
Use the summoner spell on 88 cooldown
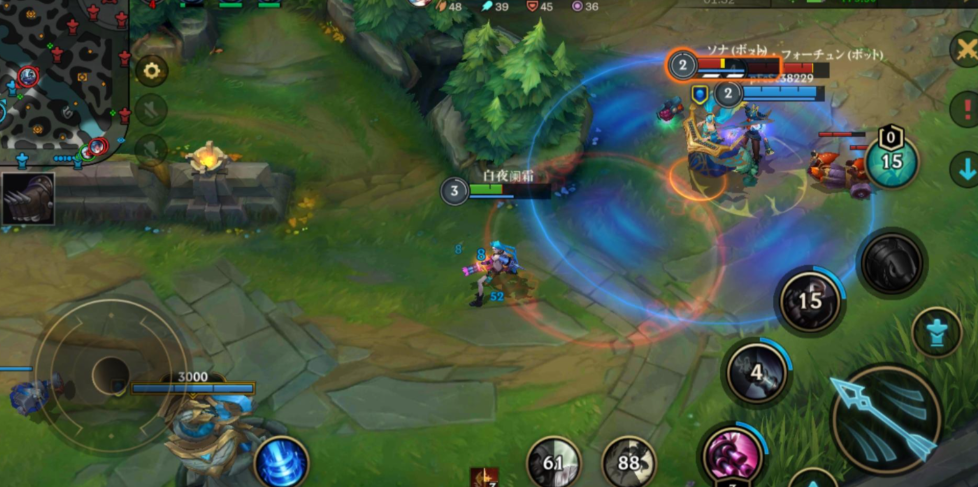tap(629, 463)
